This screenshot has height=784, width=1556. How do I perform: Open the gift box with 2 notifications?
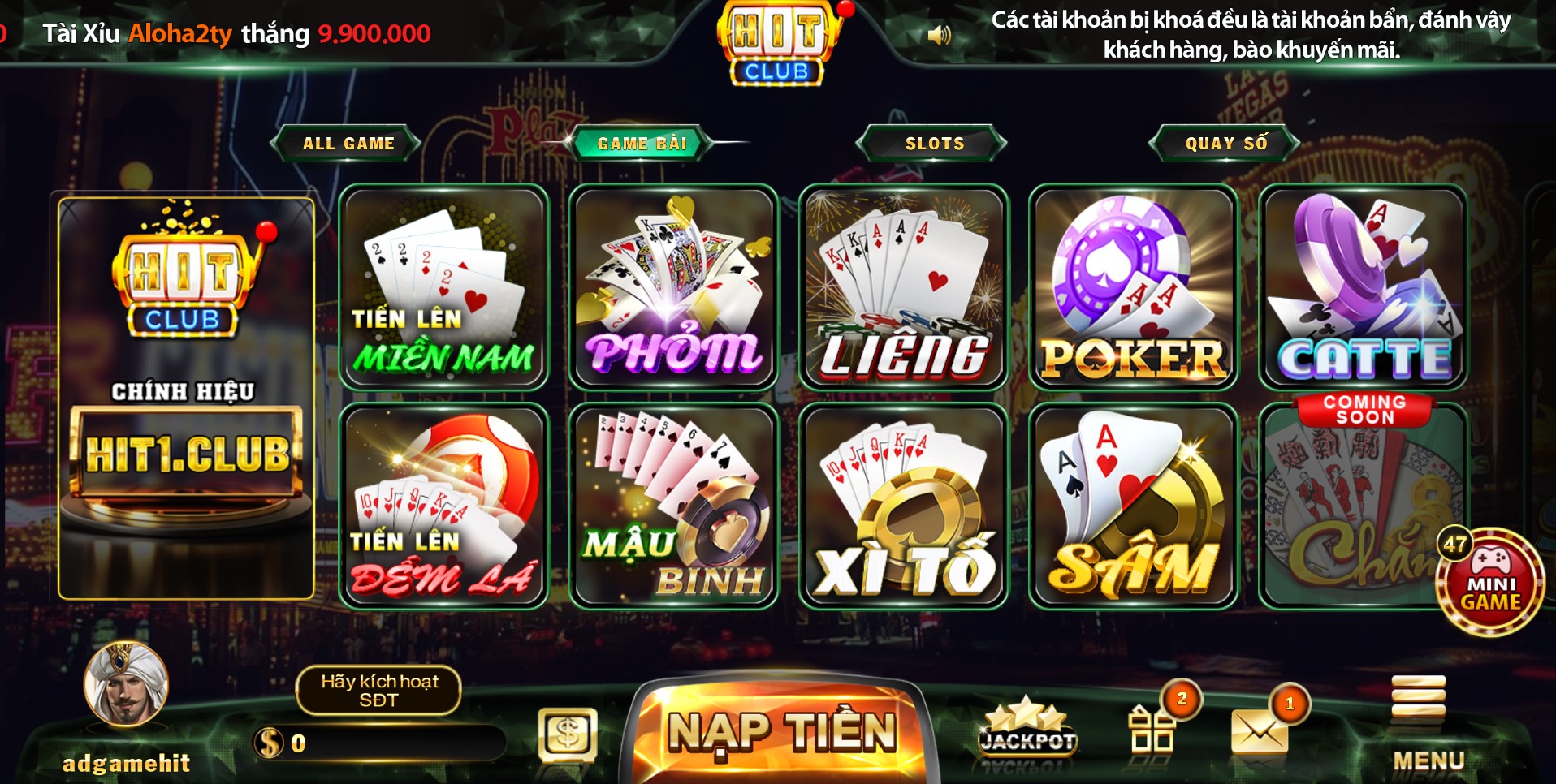(1153, 730)
